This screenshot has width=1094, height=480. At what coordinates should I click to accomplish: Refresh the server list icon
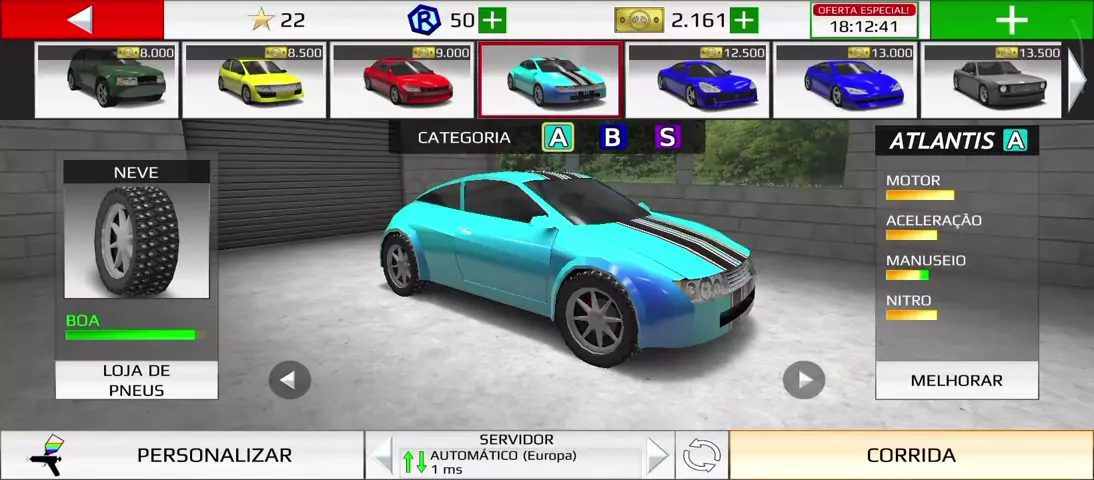coord(701,456)
